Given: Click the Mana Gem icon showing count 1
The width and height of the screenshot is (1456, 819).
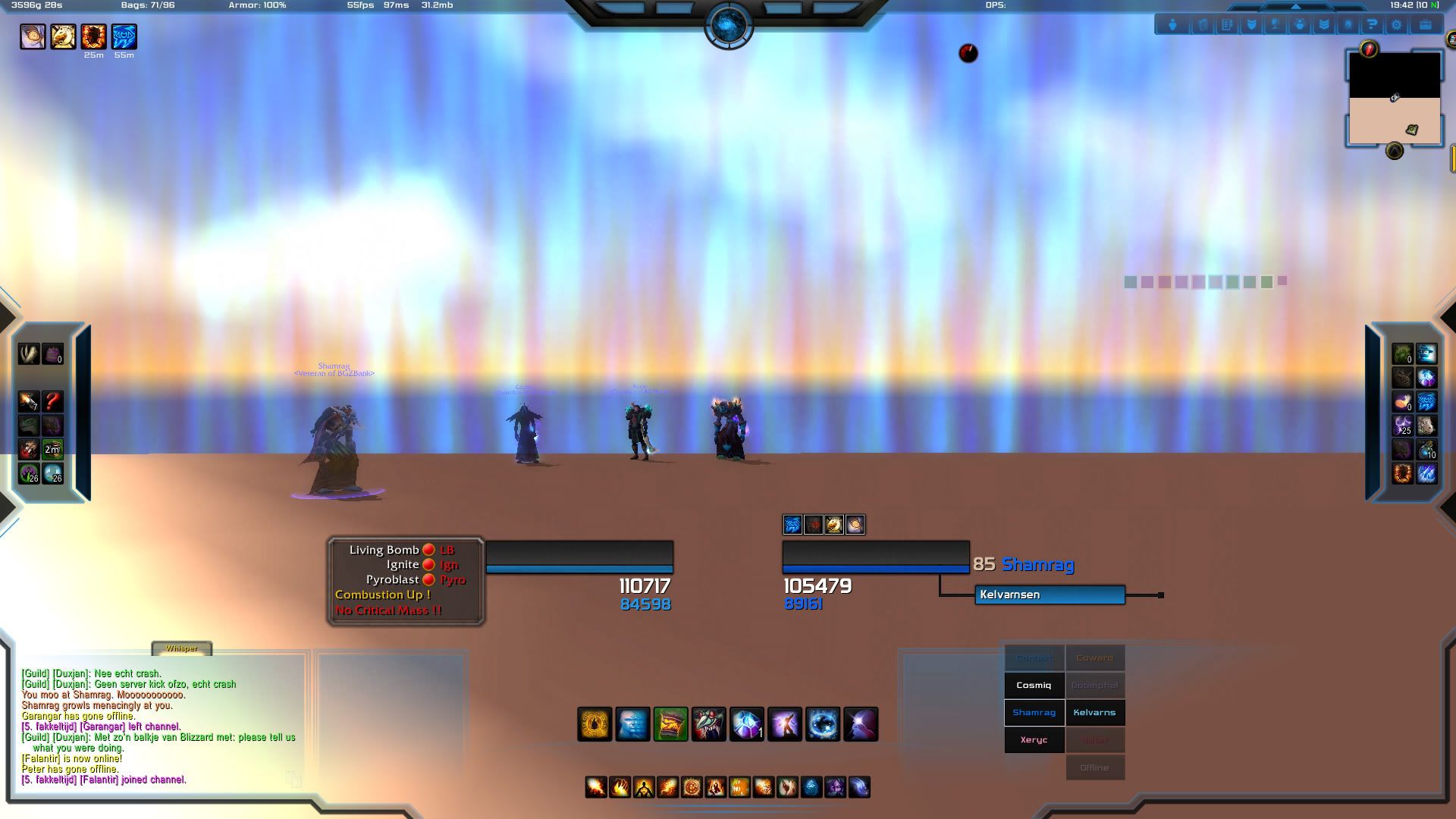Looking at the screenshot, I should [745, 724].
